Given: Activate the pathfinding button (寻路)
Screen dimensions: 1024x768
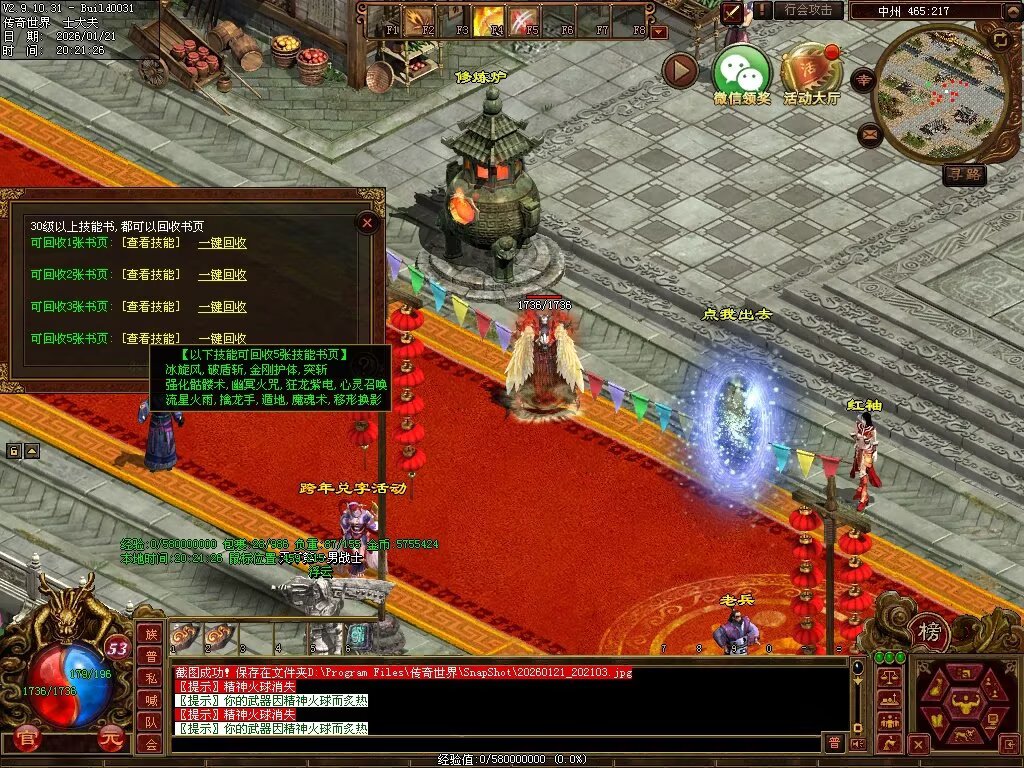Looking at the screenshot, I should point(964,175).
